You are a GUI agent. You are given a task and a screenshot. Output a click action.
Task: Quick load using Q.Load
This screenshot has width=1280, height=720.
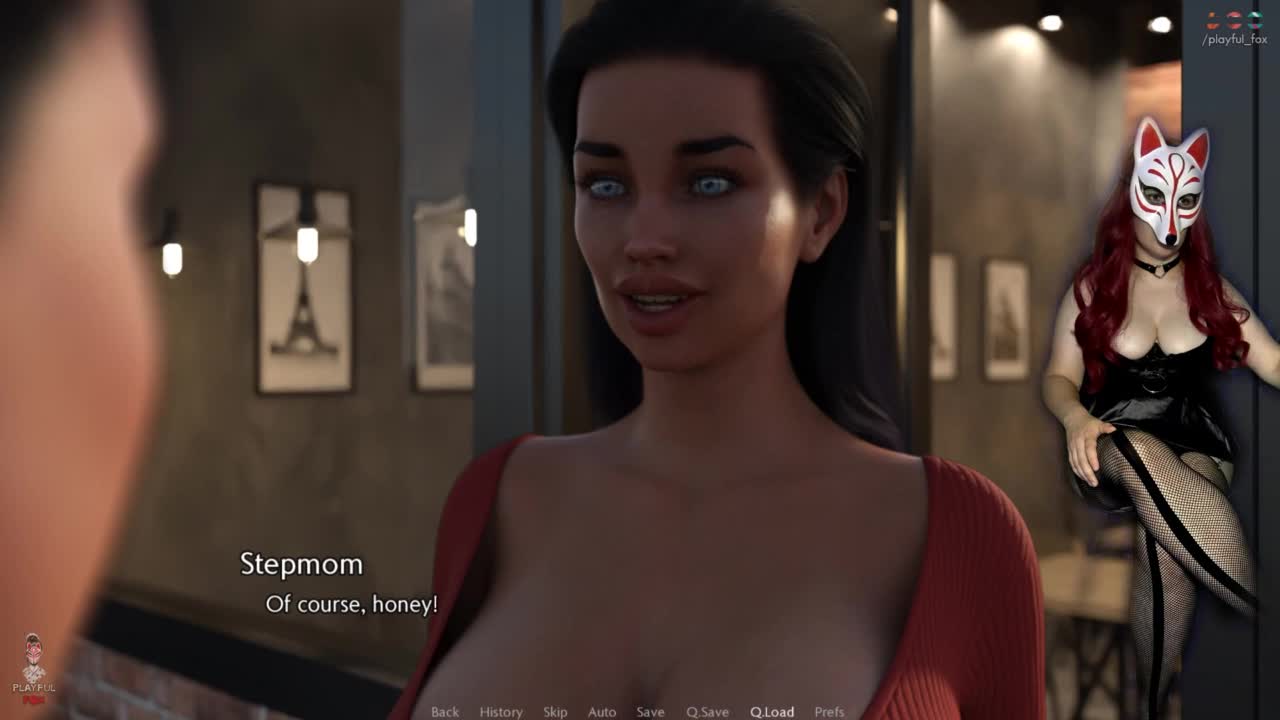coord(772,712)
